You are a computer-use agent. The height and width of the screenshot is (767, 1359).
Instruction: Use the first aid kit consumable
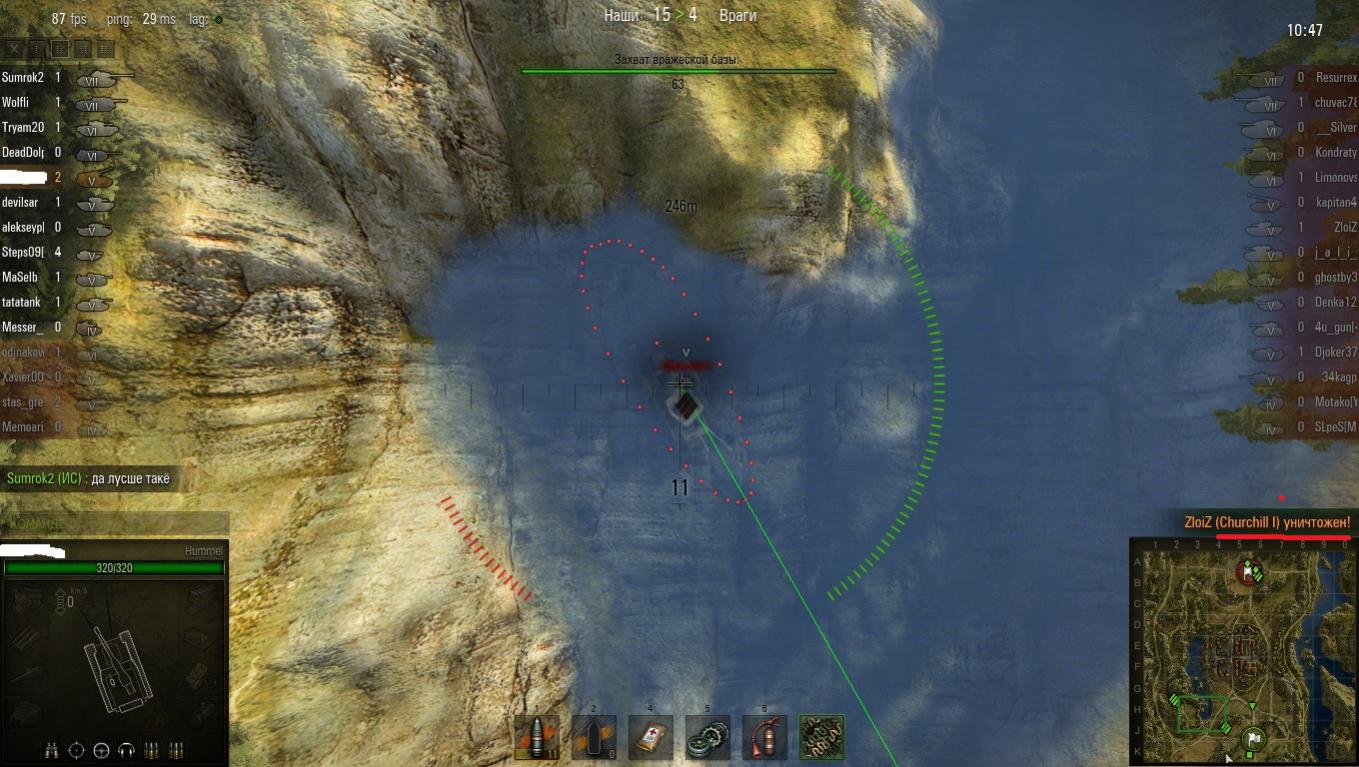[x=650, y=737]
